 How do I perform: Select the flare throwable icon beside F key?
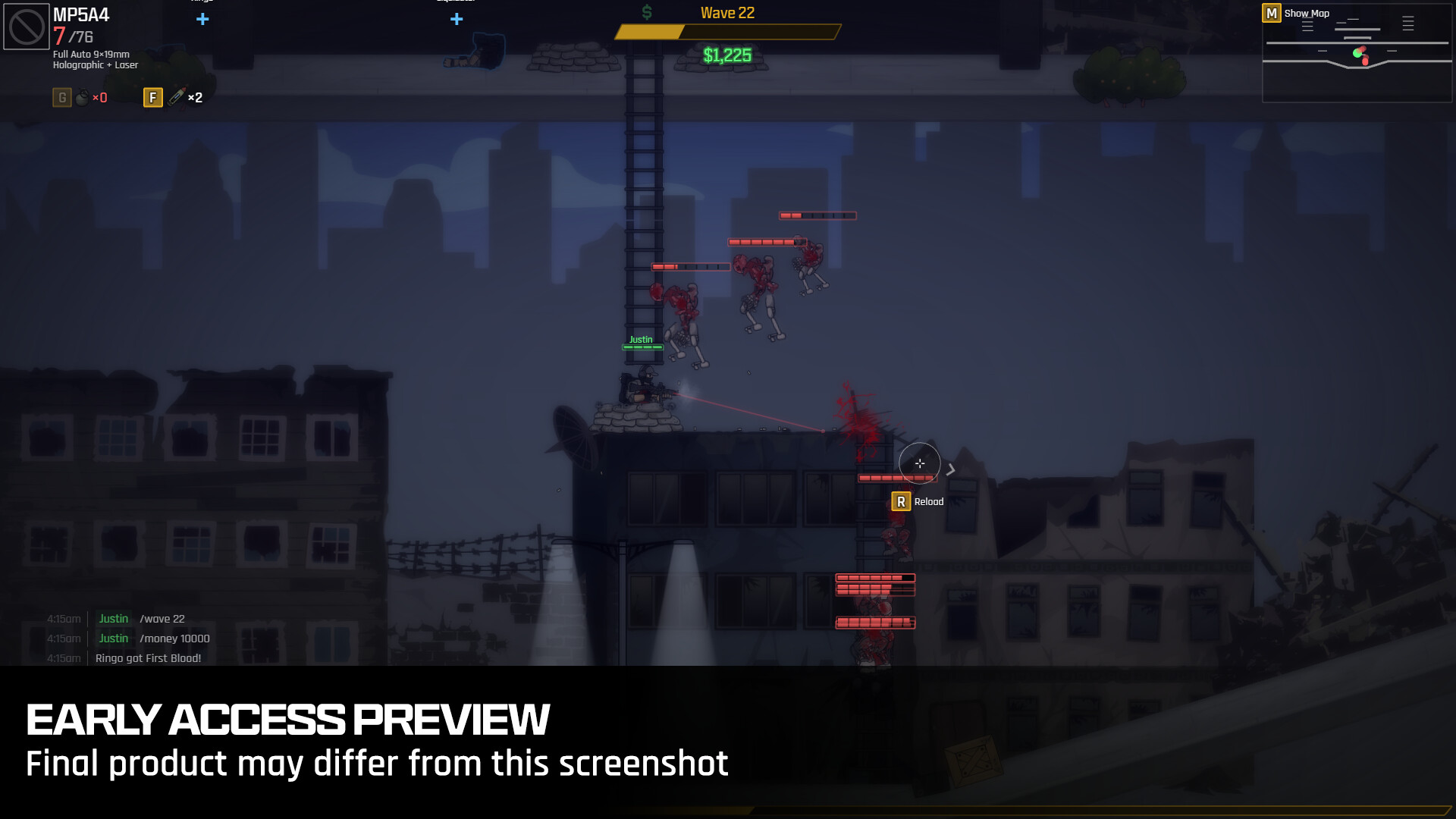[176, 97]
